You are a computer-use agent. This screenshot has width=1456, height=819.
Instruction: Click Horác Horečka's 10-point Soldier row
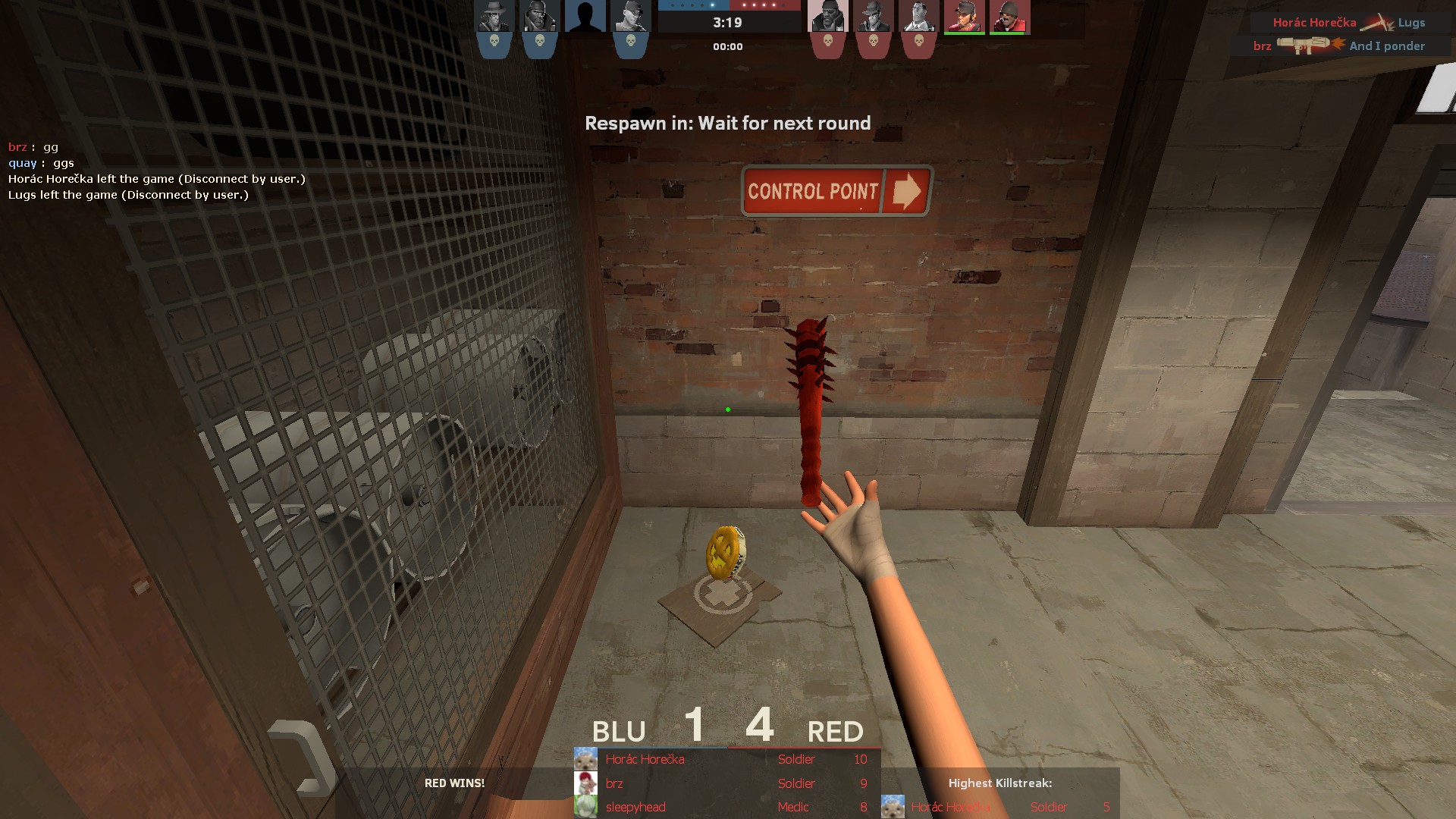point(726,759)
